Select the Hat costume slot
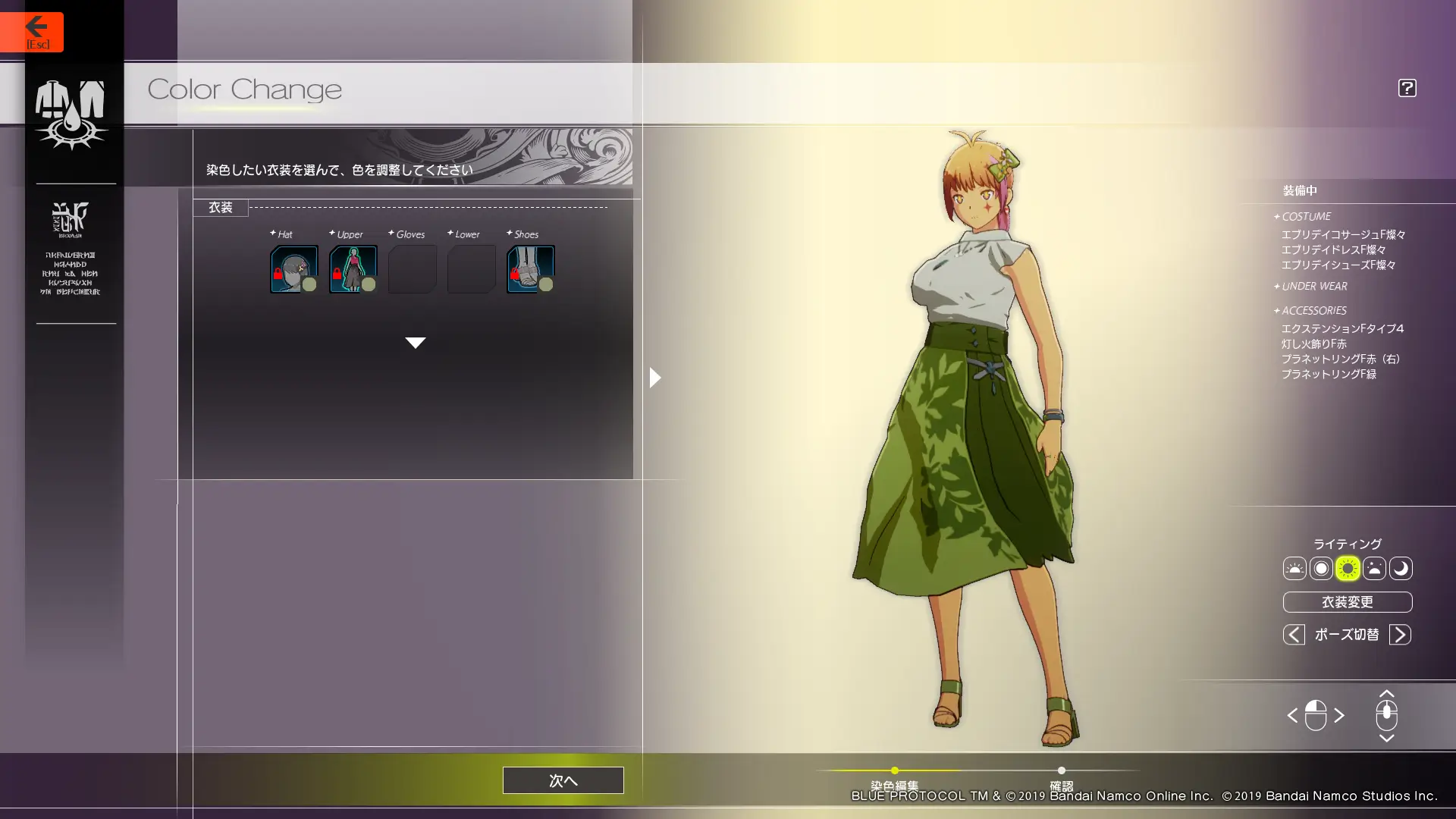The height and width of the screenshot is (819, 1456). 293,268
